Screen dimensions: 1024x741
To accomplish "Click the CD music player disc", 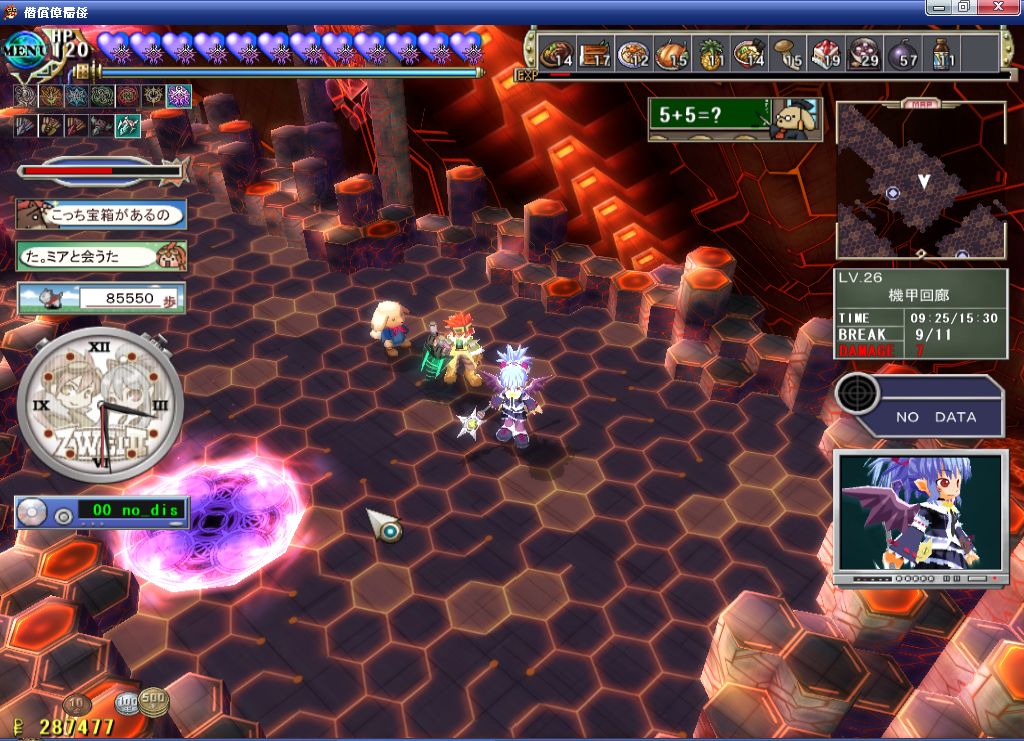I will (31, 512).
